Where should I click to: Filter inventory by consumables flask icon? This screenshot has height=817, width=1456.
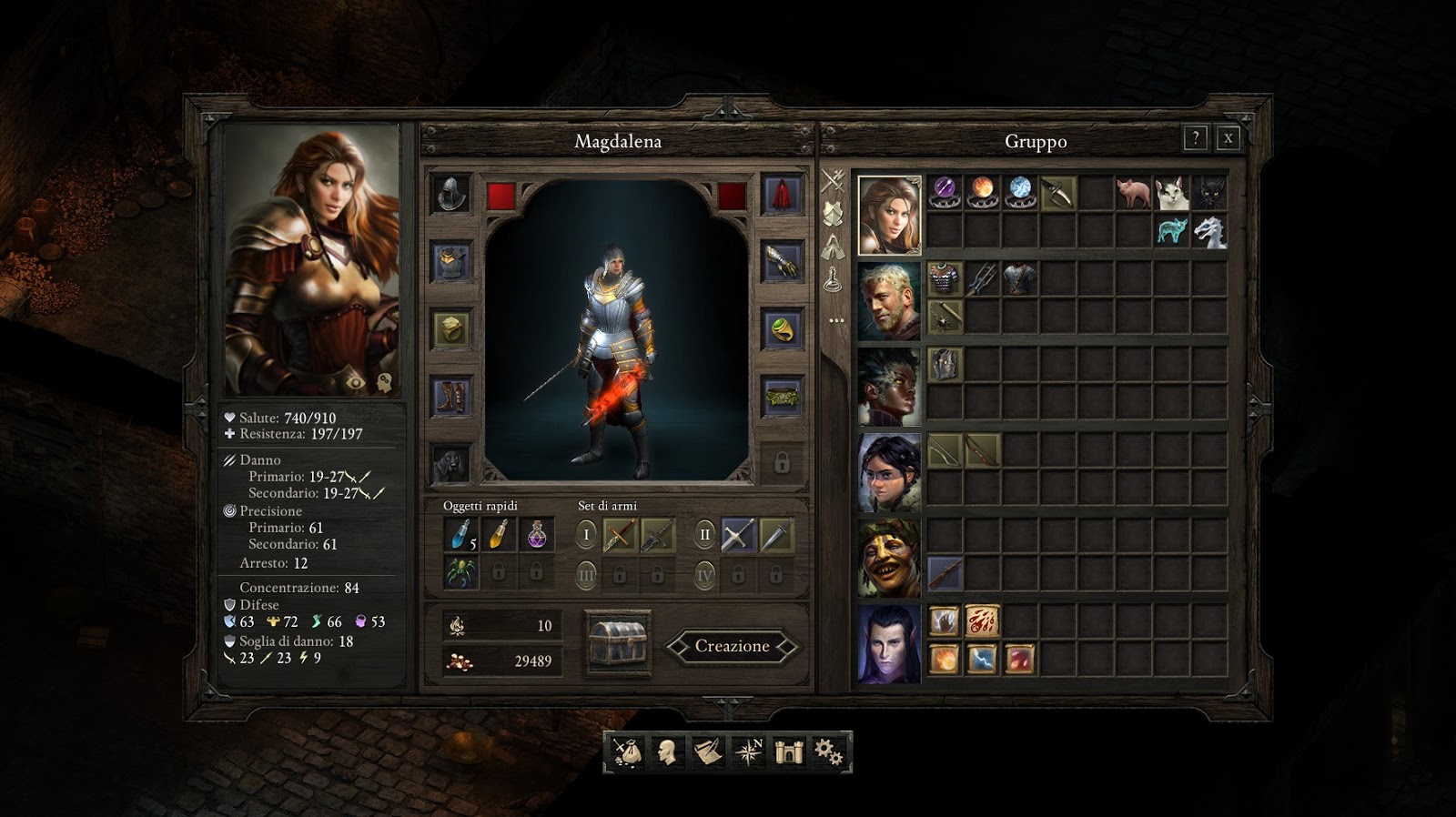833,280
